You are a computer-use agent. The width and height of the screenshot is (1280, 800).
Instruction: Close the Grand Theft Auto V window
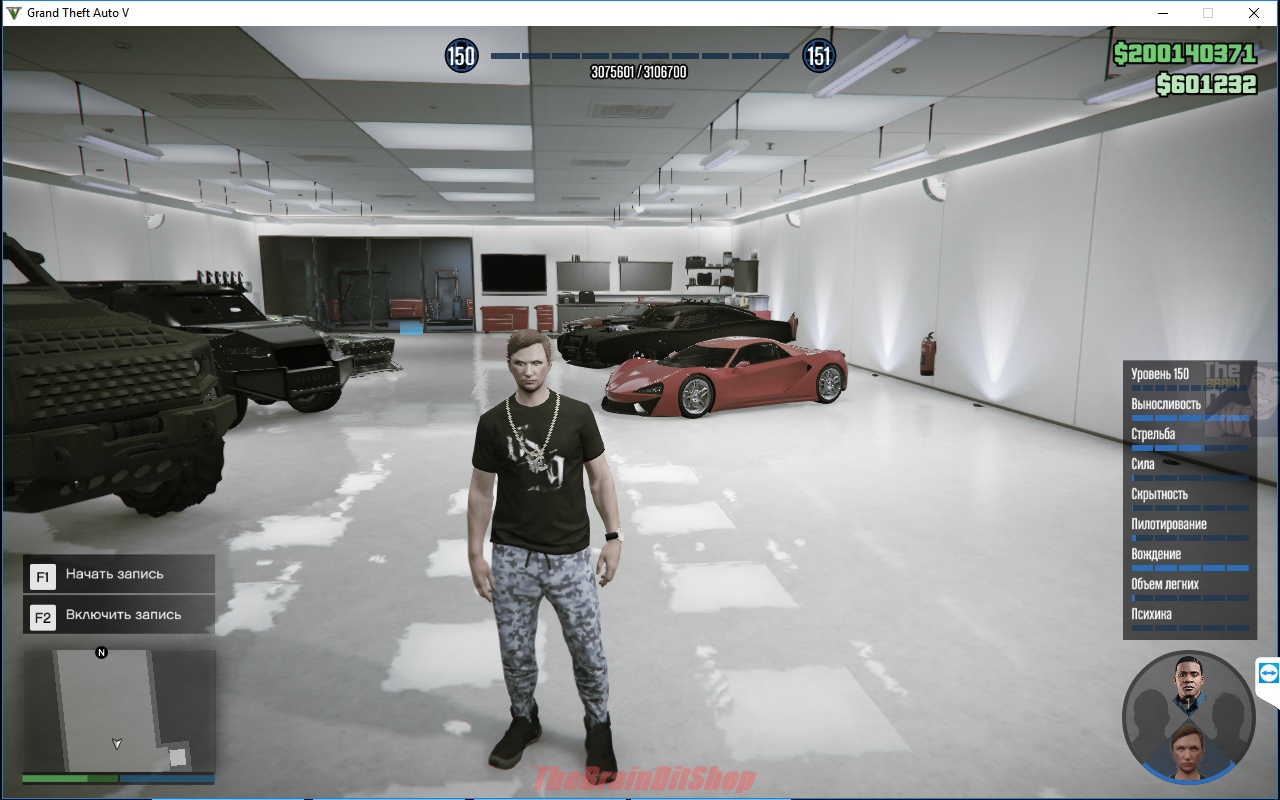click(x=1253, y=13)
